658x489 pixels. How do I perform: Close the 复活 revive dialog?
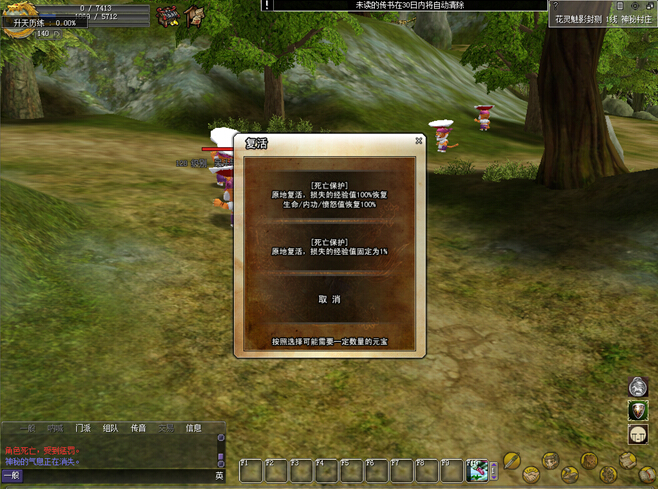(419, 142)
